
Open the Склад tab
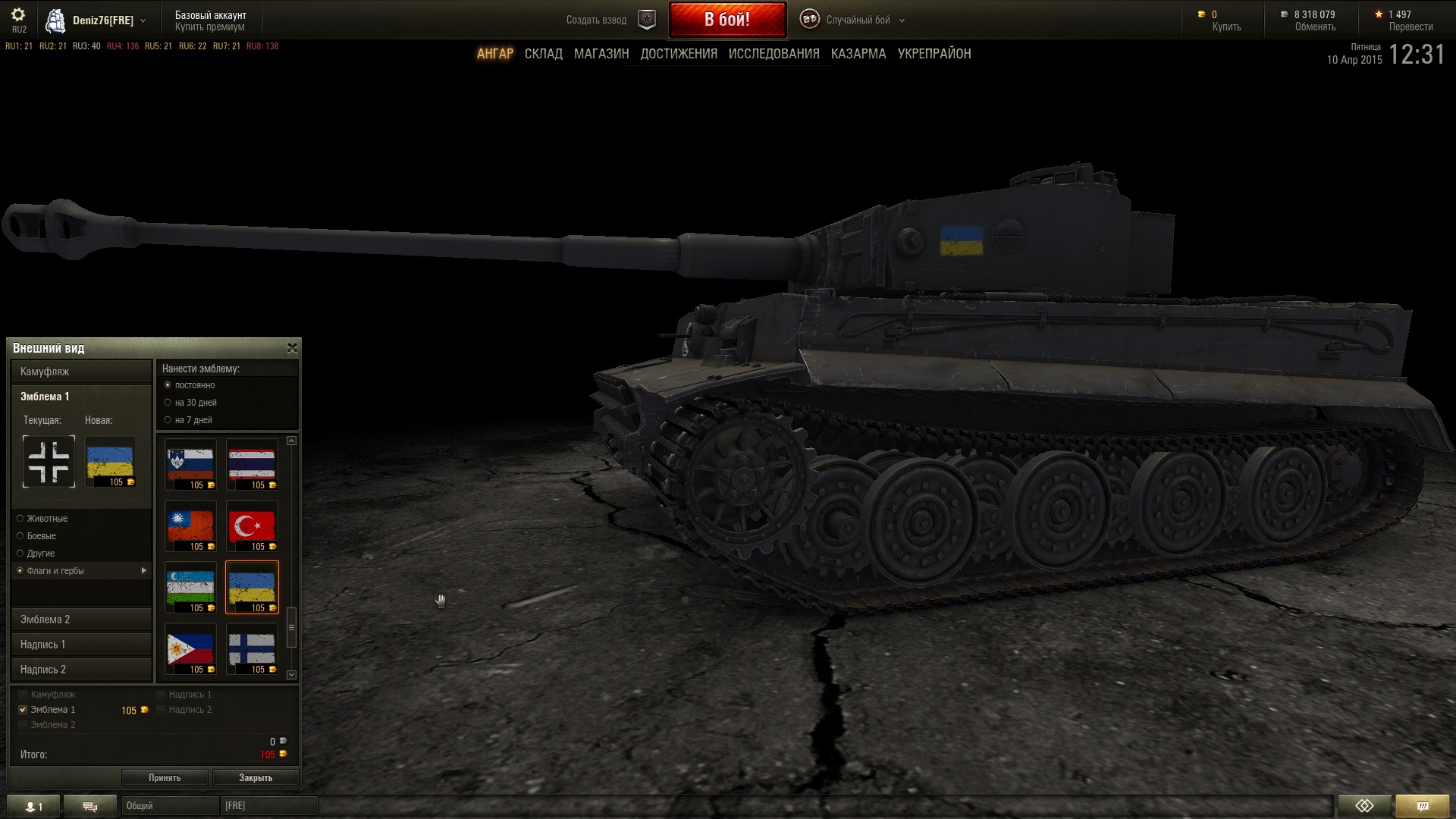pos(543,54)
